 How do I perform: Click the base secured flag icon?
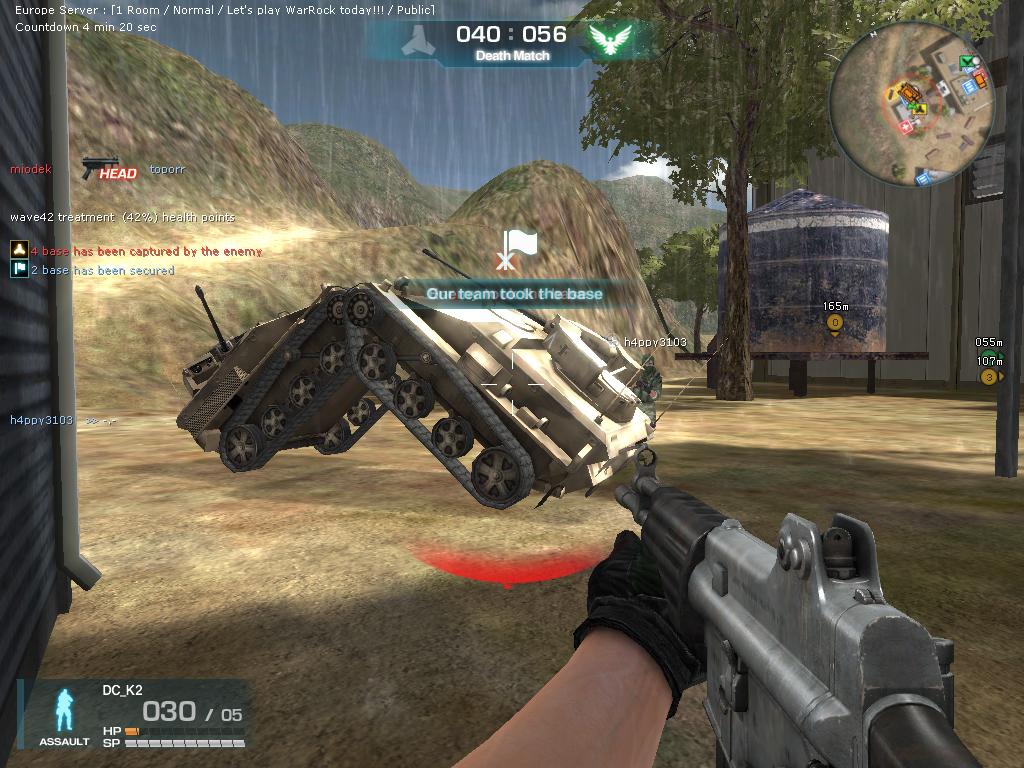pyautogui.click(x=18, y=270)
